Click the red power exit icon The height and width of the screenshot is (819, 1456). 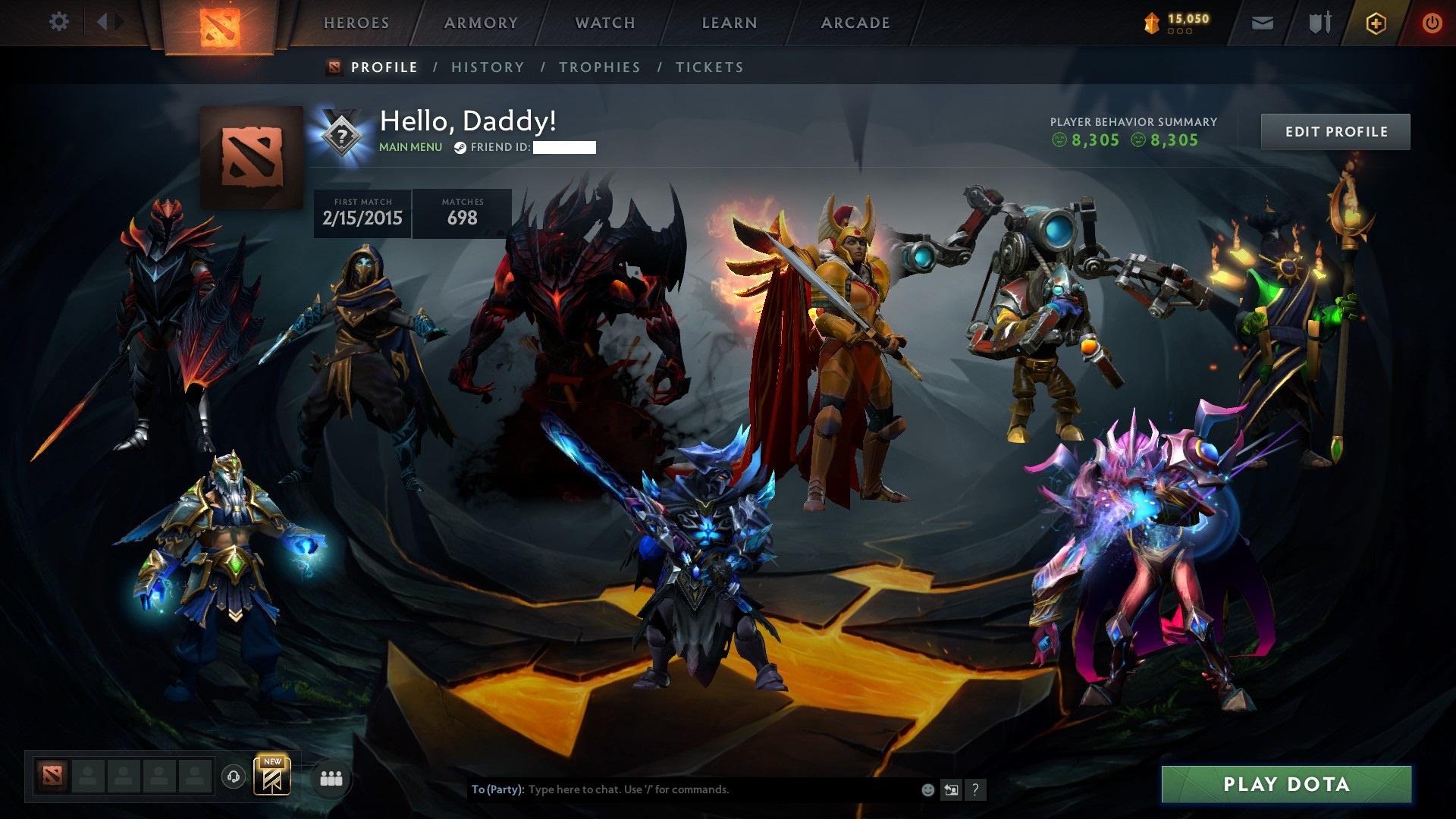tap(1432, 23)
